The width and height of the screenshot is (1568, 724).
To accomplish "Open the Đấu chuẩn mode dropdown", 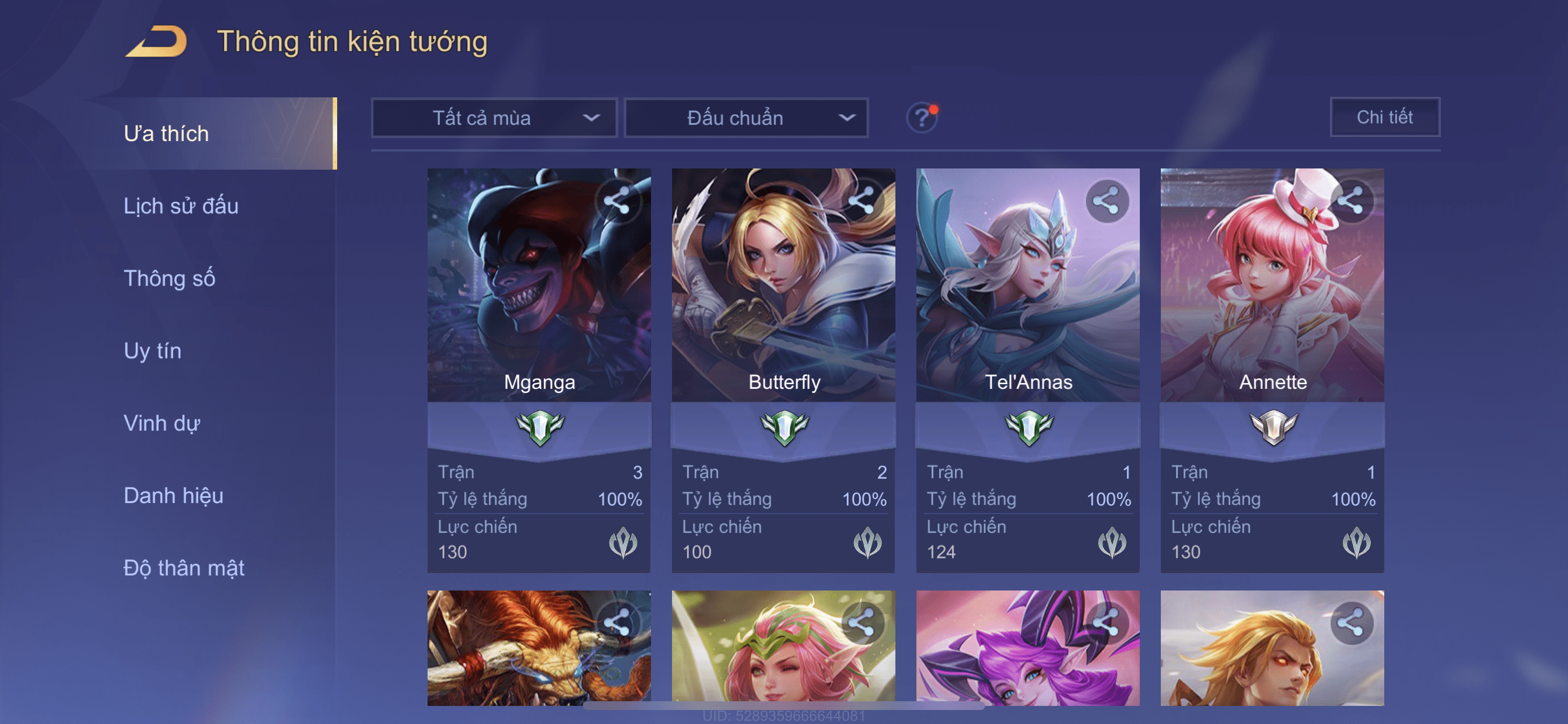I will 746,117.
